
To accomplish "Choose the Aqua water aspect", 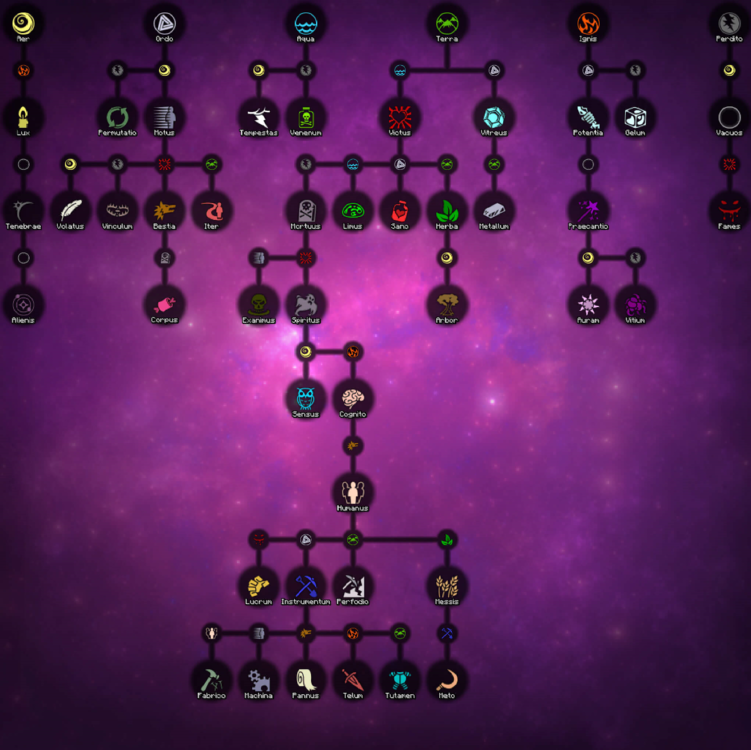I will coord(305,21).
